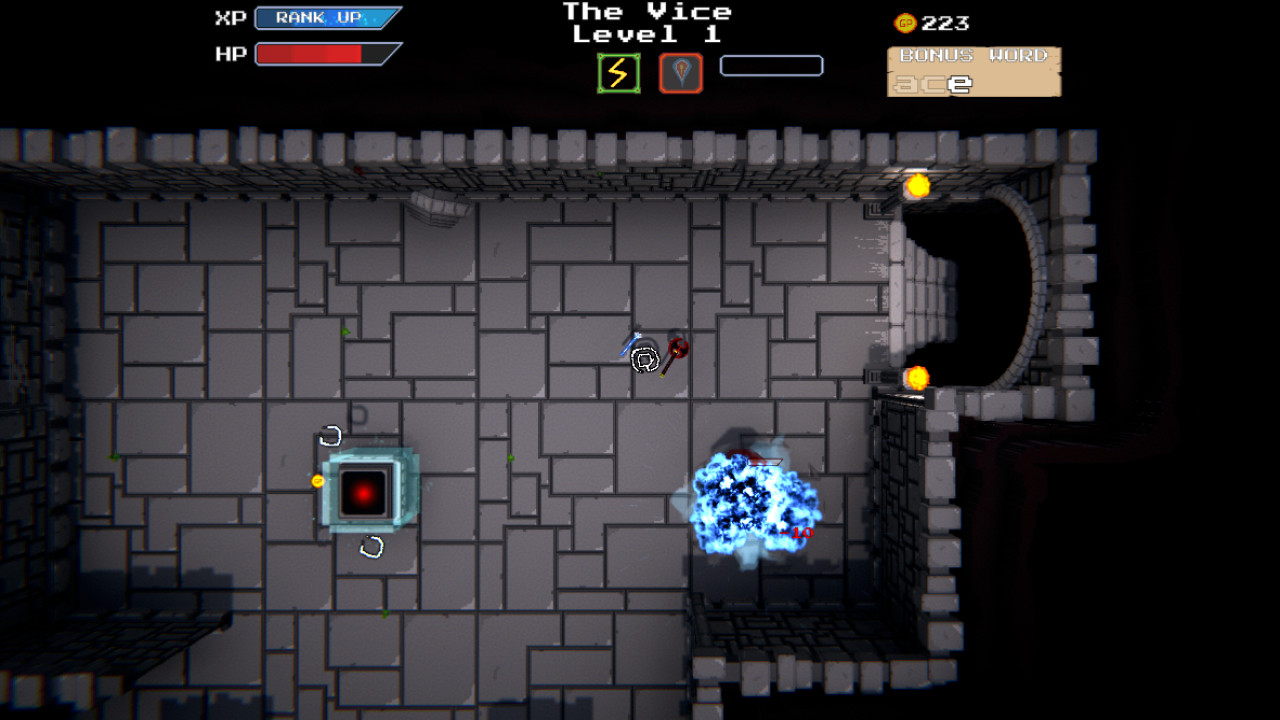Open the red-eye block trap
The image size is (1280, 720).
coord(363,489)
